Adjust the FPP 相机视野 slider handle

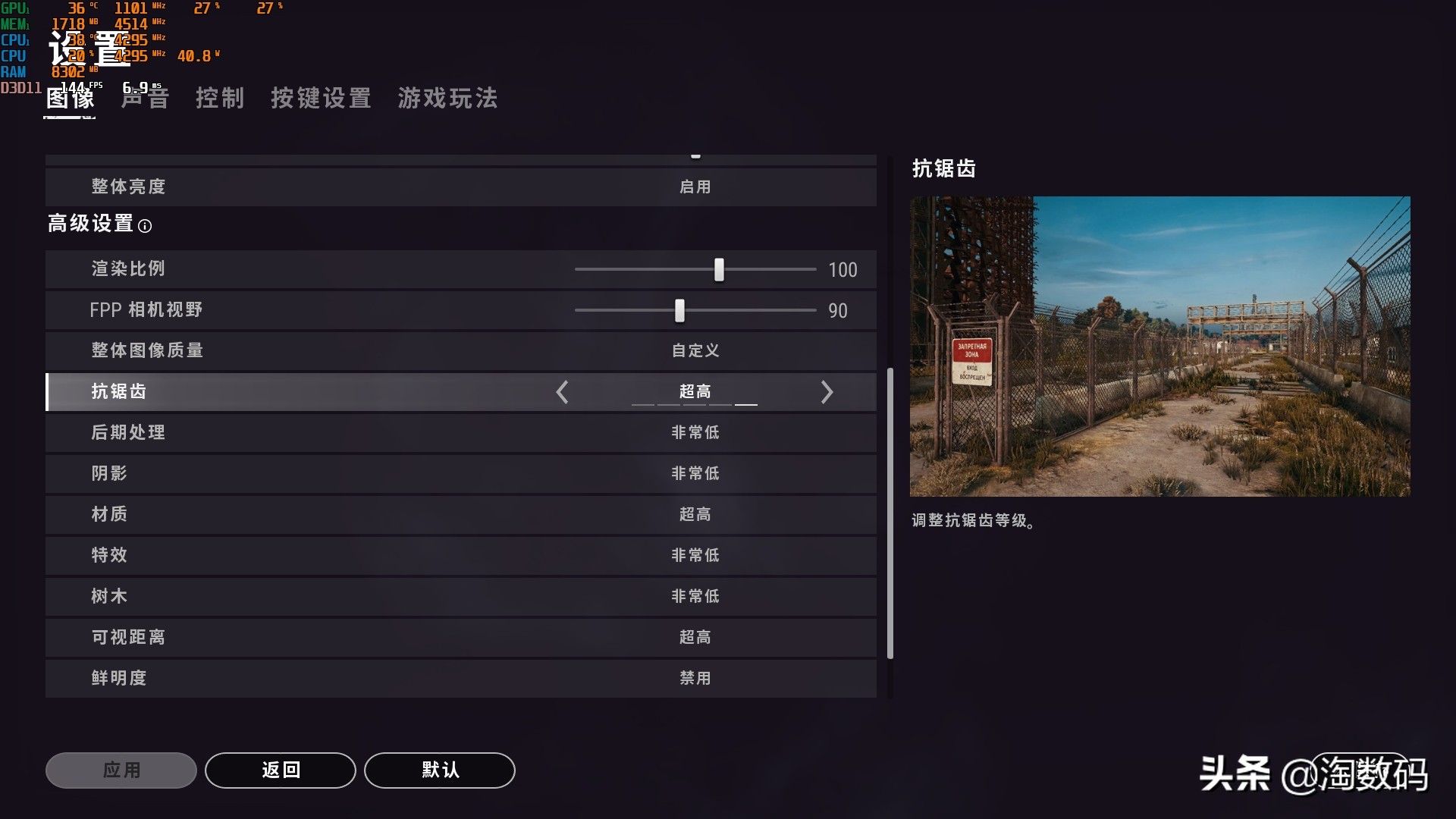678,310
